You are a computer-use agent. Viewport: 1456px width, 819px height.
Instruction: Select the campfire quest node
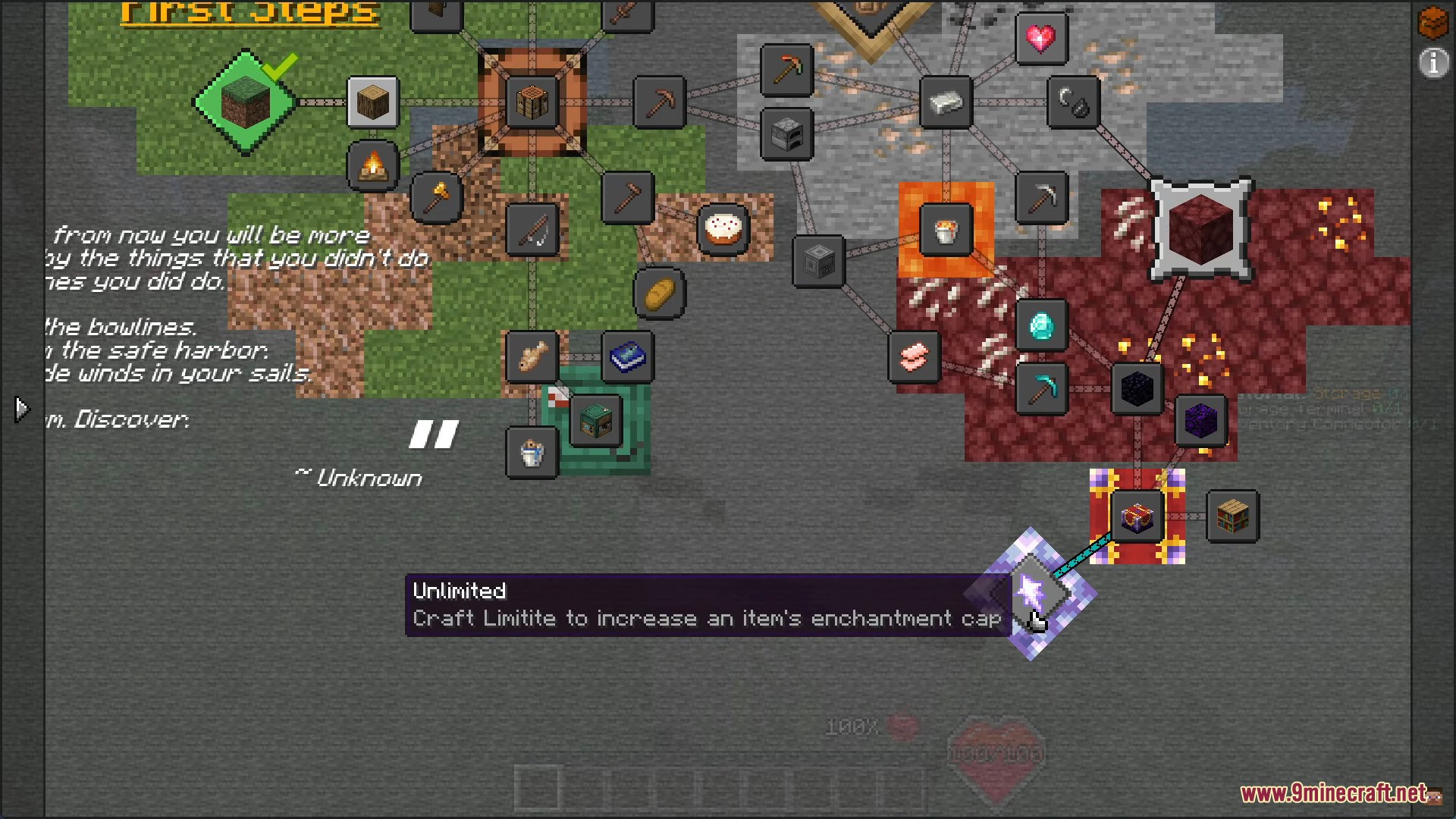pyautogui.click(x=372, y=165)
